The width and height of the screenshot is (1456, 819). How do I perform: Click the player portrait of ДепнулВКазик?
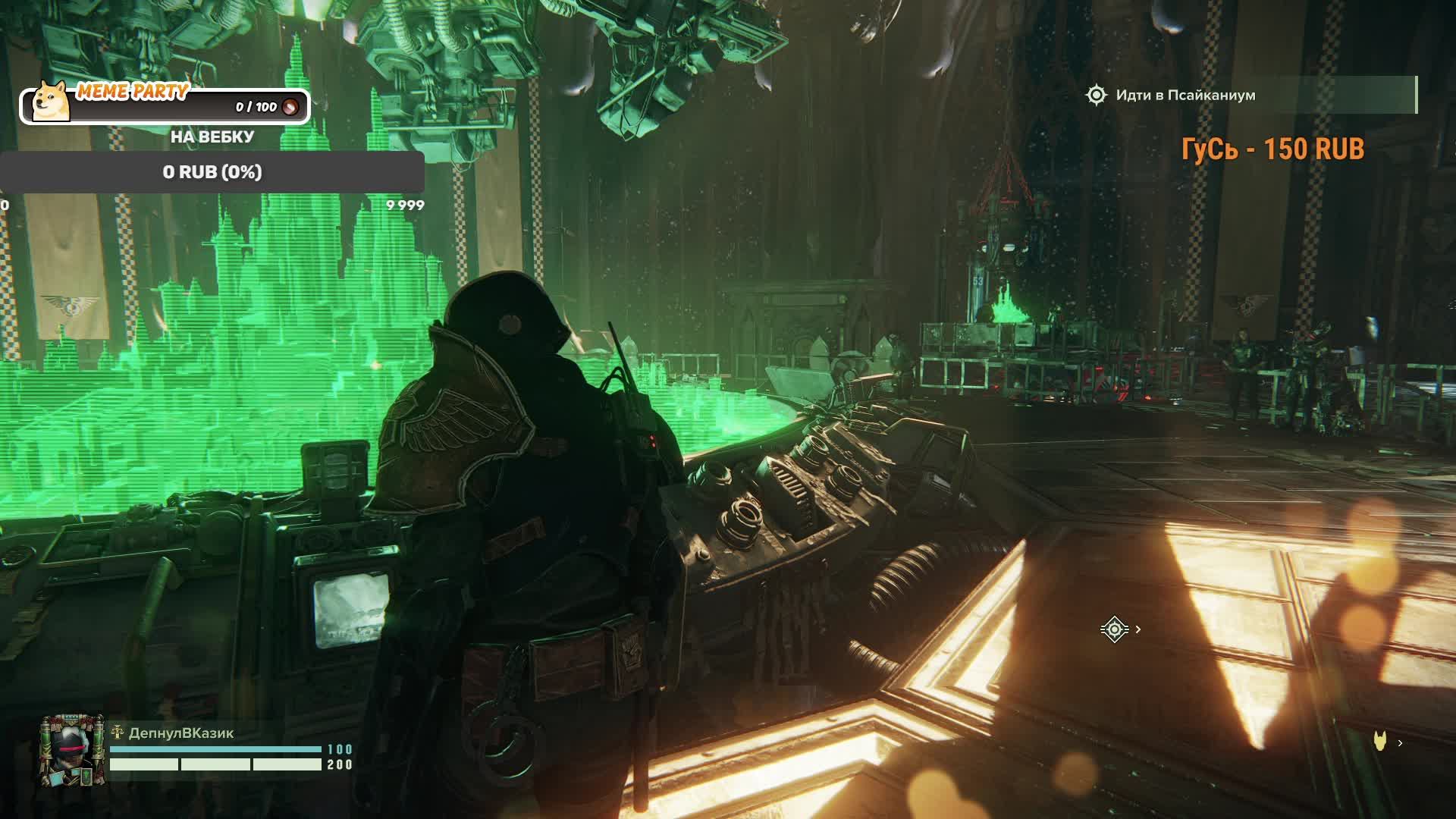(71, 750)
